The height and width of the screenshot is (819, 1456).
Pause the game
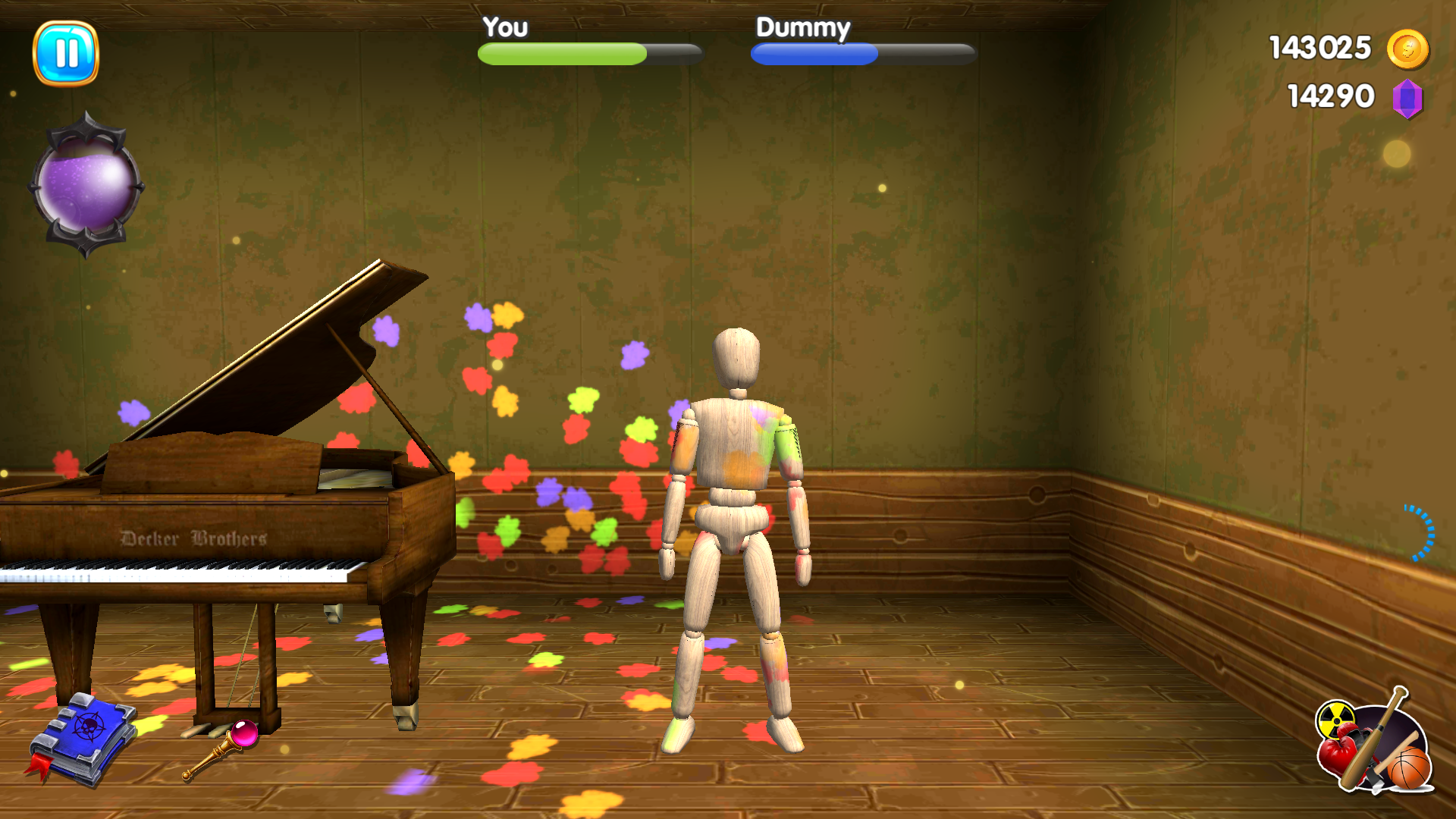(x=67, y=53)
